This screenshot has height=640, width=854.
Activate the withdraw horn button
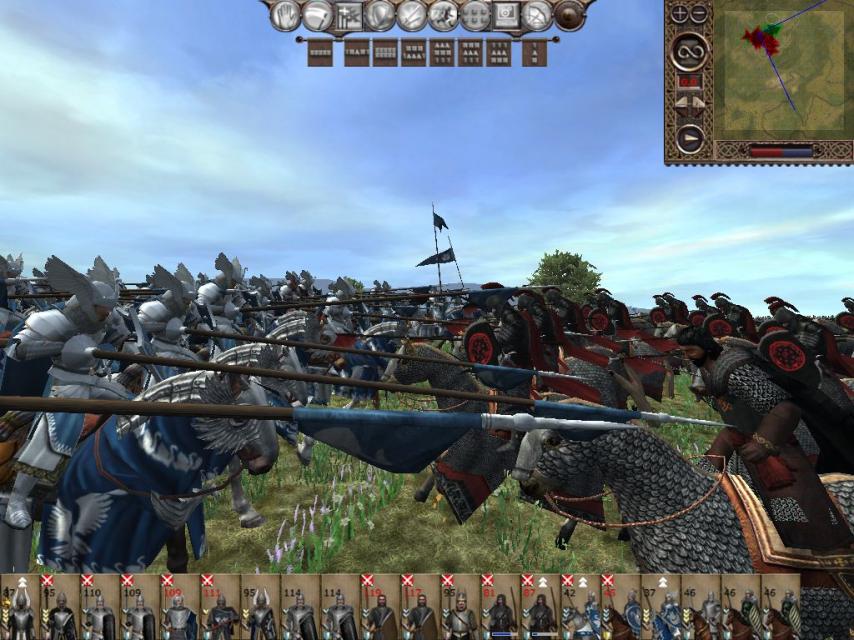tap(318, 14)
